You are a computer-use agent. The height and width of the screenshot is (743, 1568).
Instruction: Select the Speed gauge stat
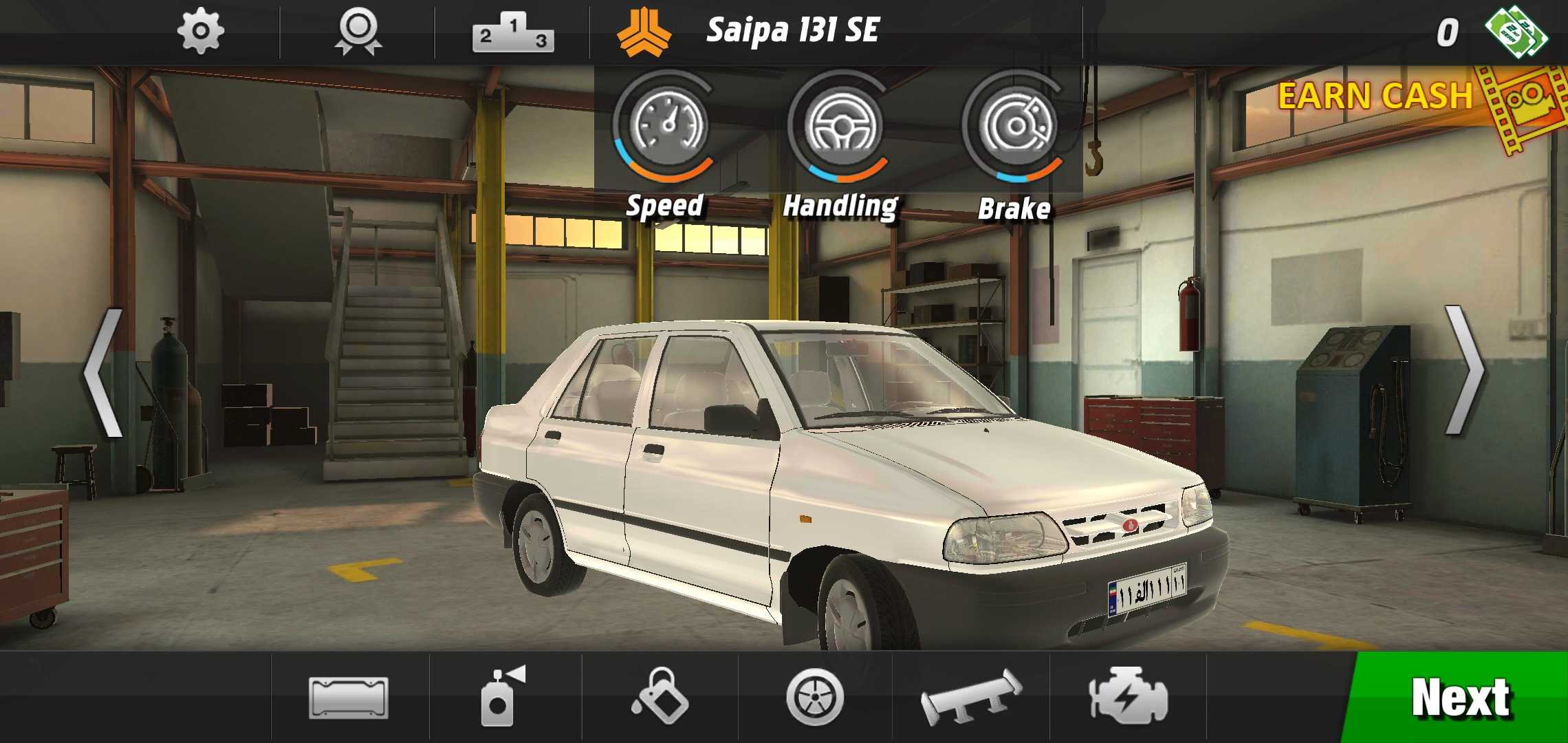pos(665,127)
